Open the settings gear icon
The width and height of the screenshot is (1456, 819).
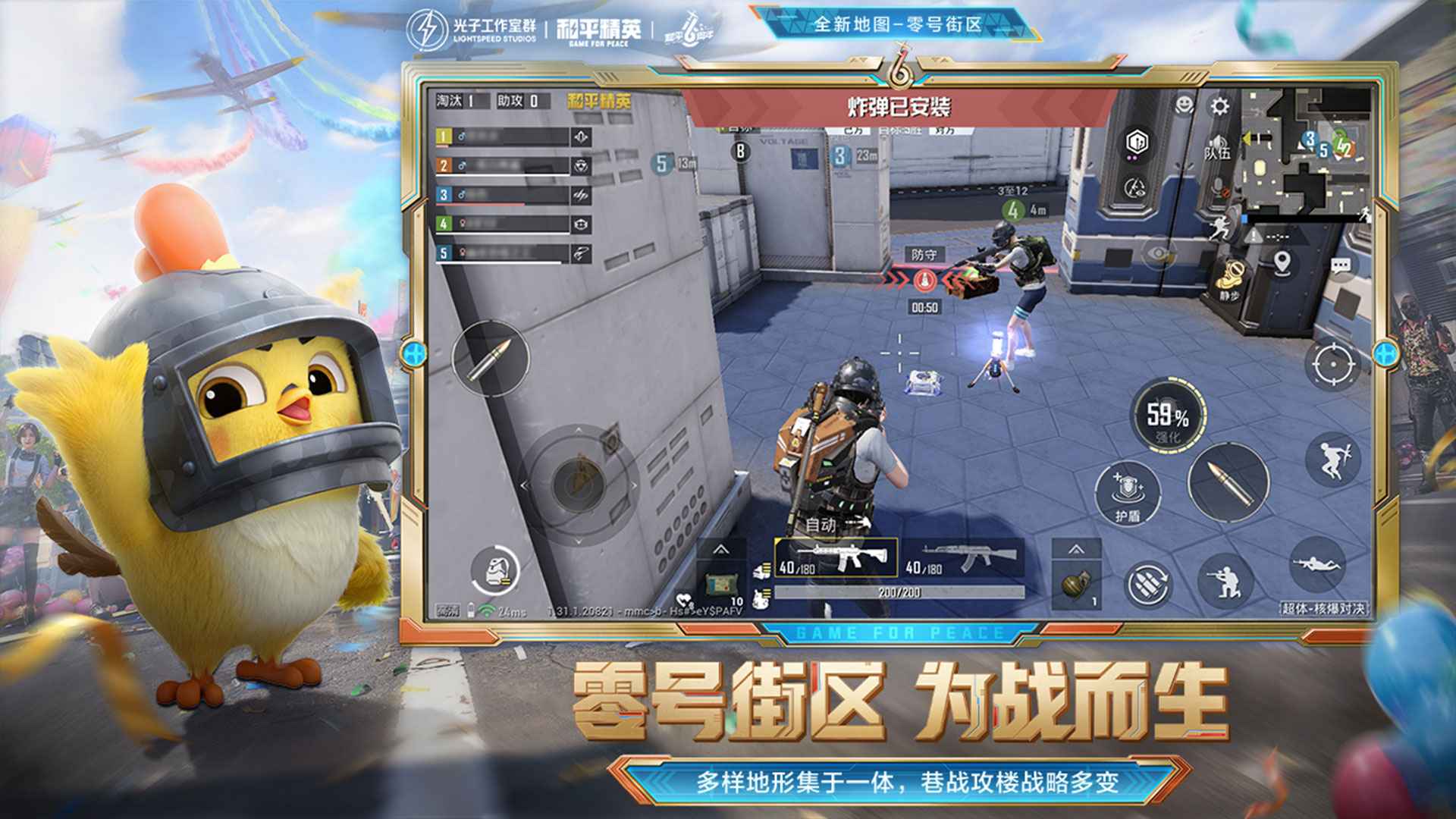pos(1218,105)
